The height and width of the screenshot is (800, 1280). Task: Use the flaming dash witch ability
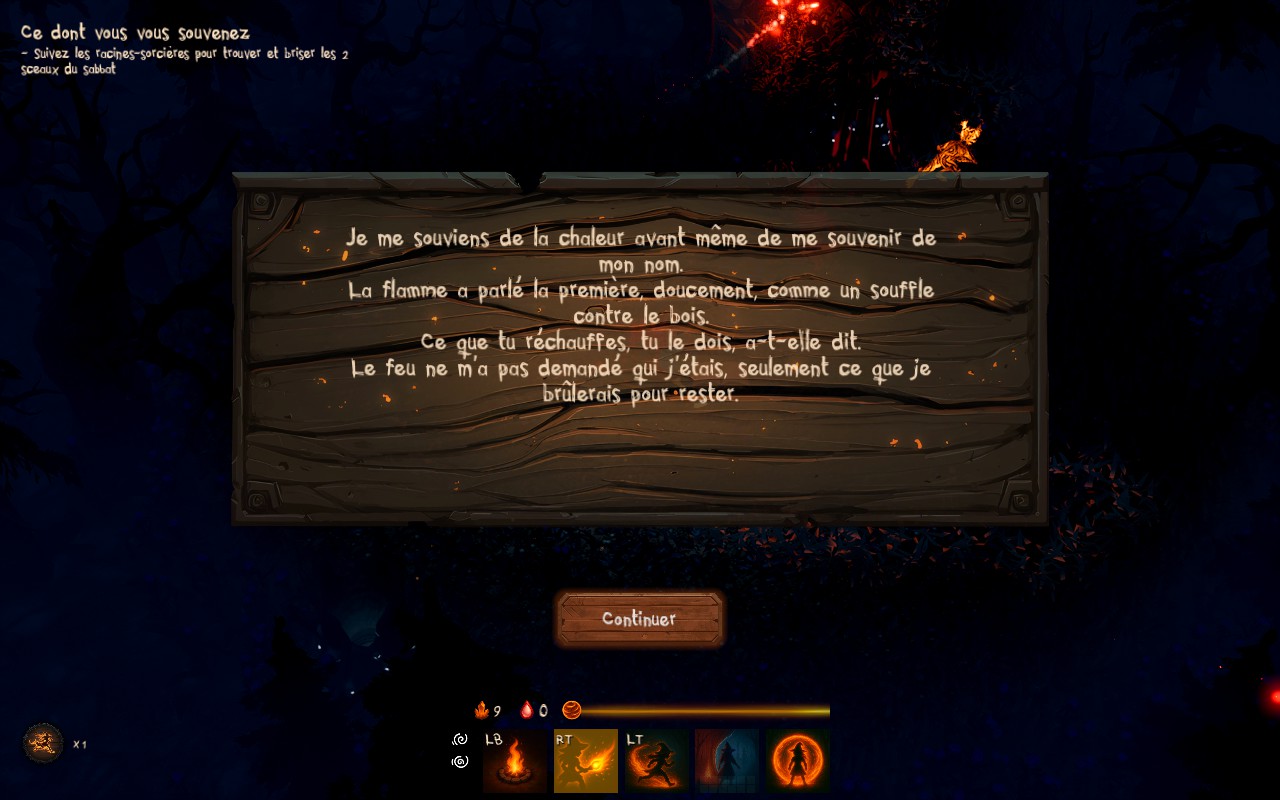656,761
